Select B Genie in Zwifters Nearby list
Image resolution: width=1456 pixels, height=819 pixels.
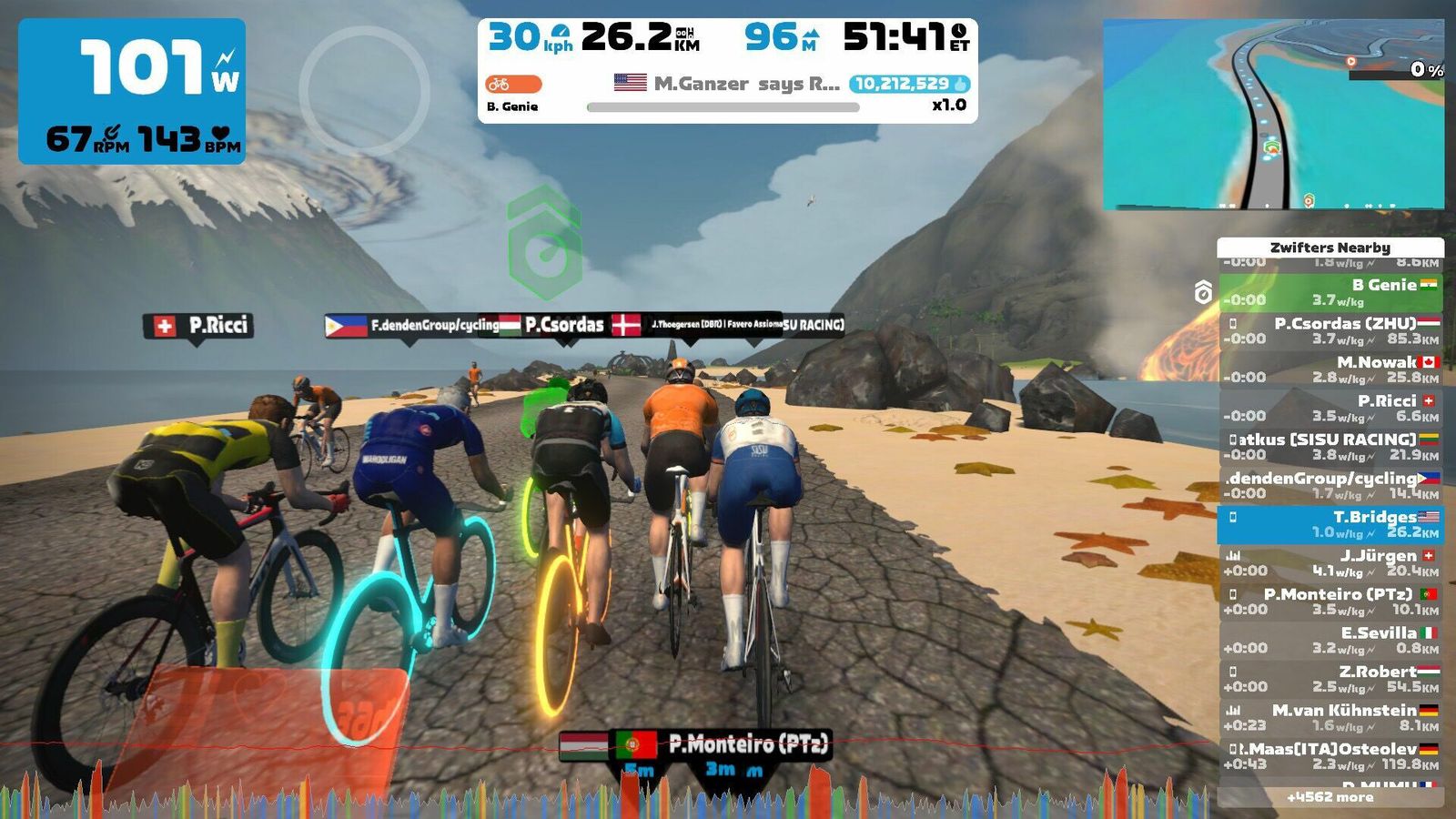(1330, 292)
